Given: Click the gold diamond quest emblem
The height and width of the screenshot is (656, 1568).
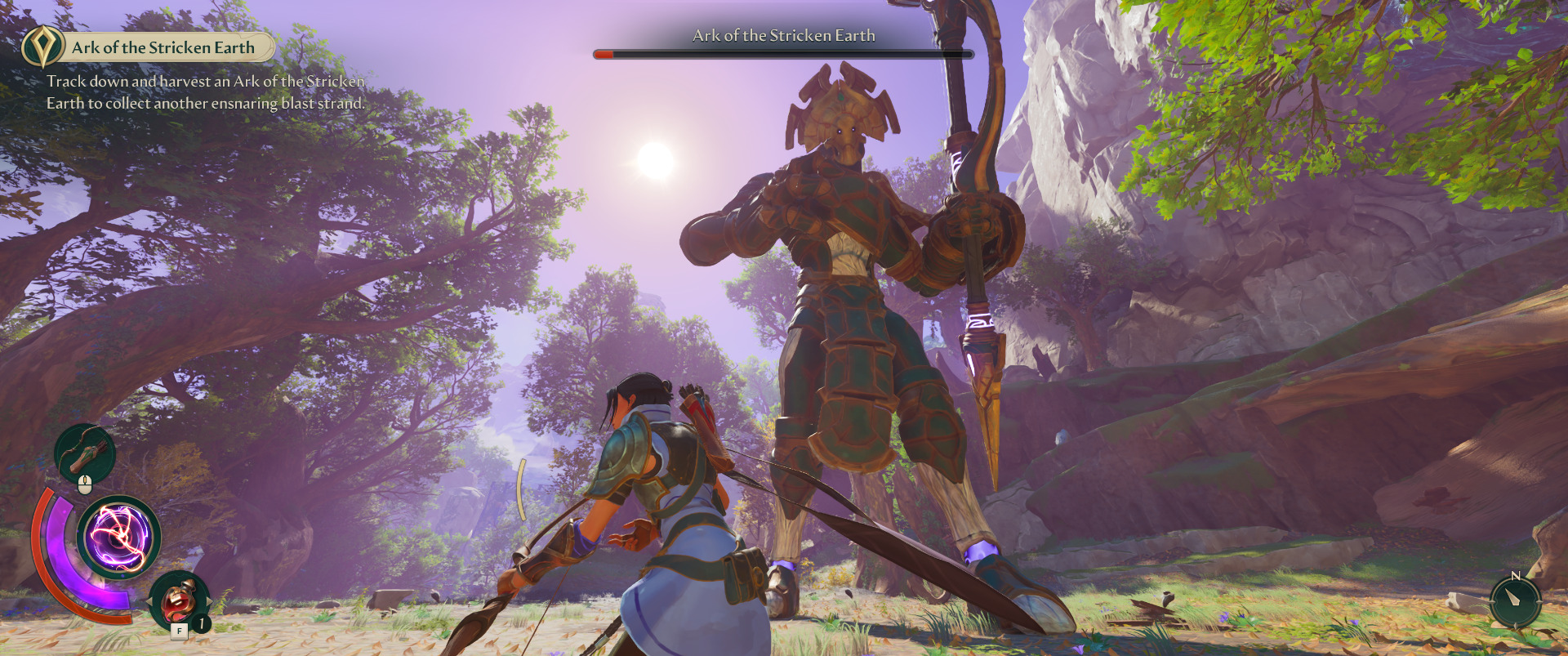Looking at the screenshot, I should click(42, 47).
